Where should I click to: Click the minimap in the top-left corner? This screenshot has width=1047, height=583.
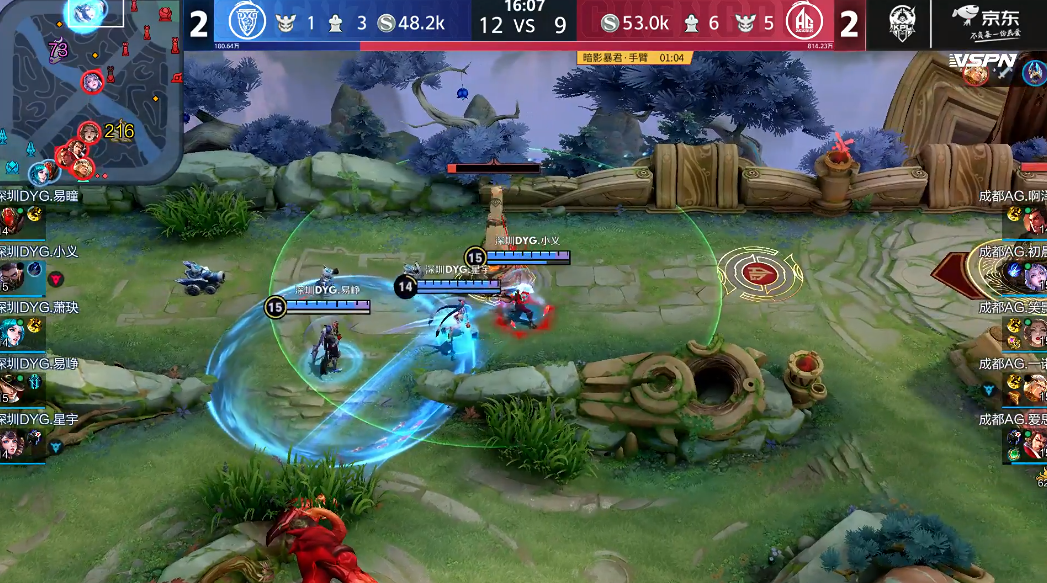tap(92, 90)
